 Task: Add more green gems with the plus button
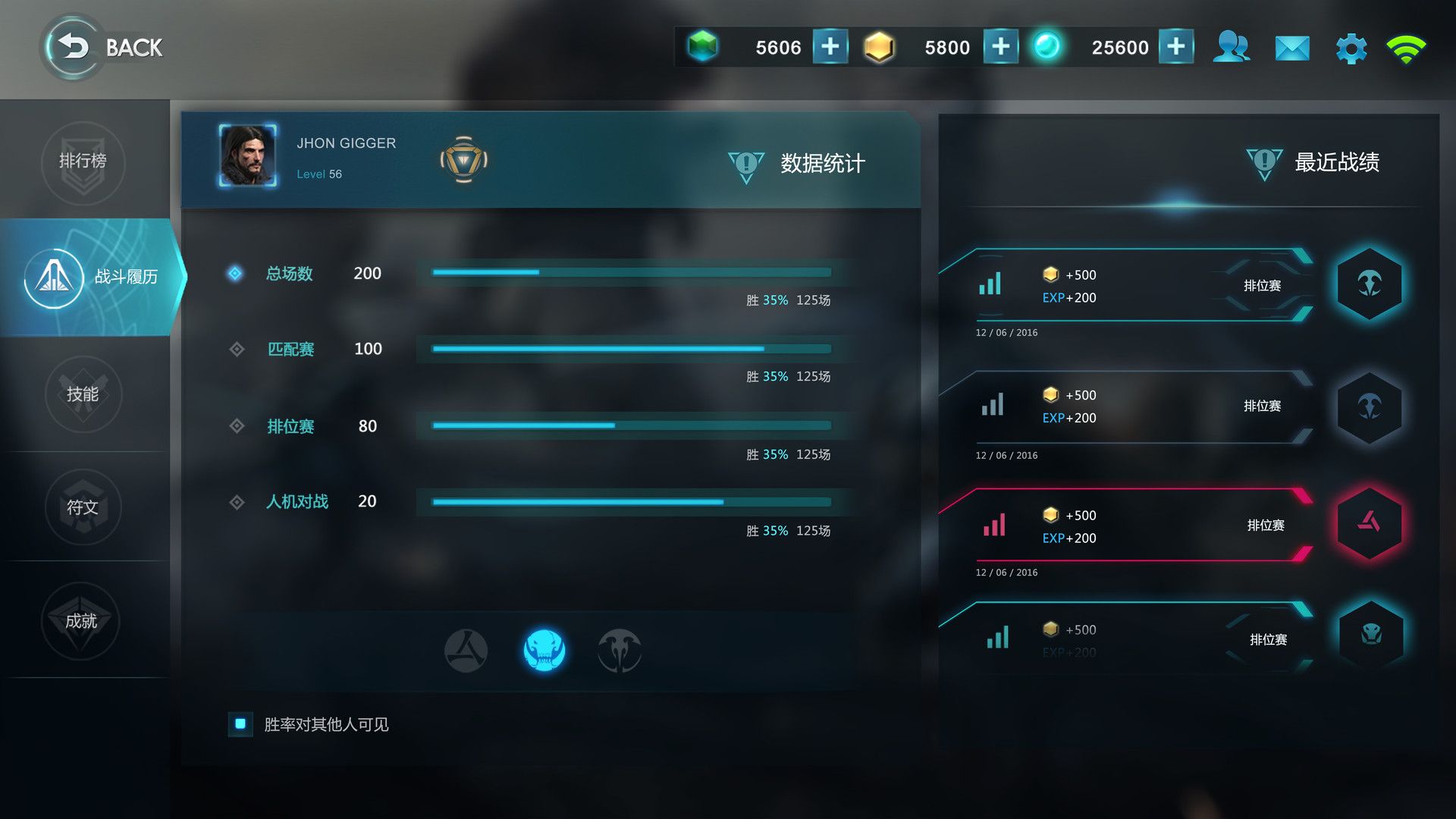(x=830, y=47)
